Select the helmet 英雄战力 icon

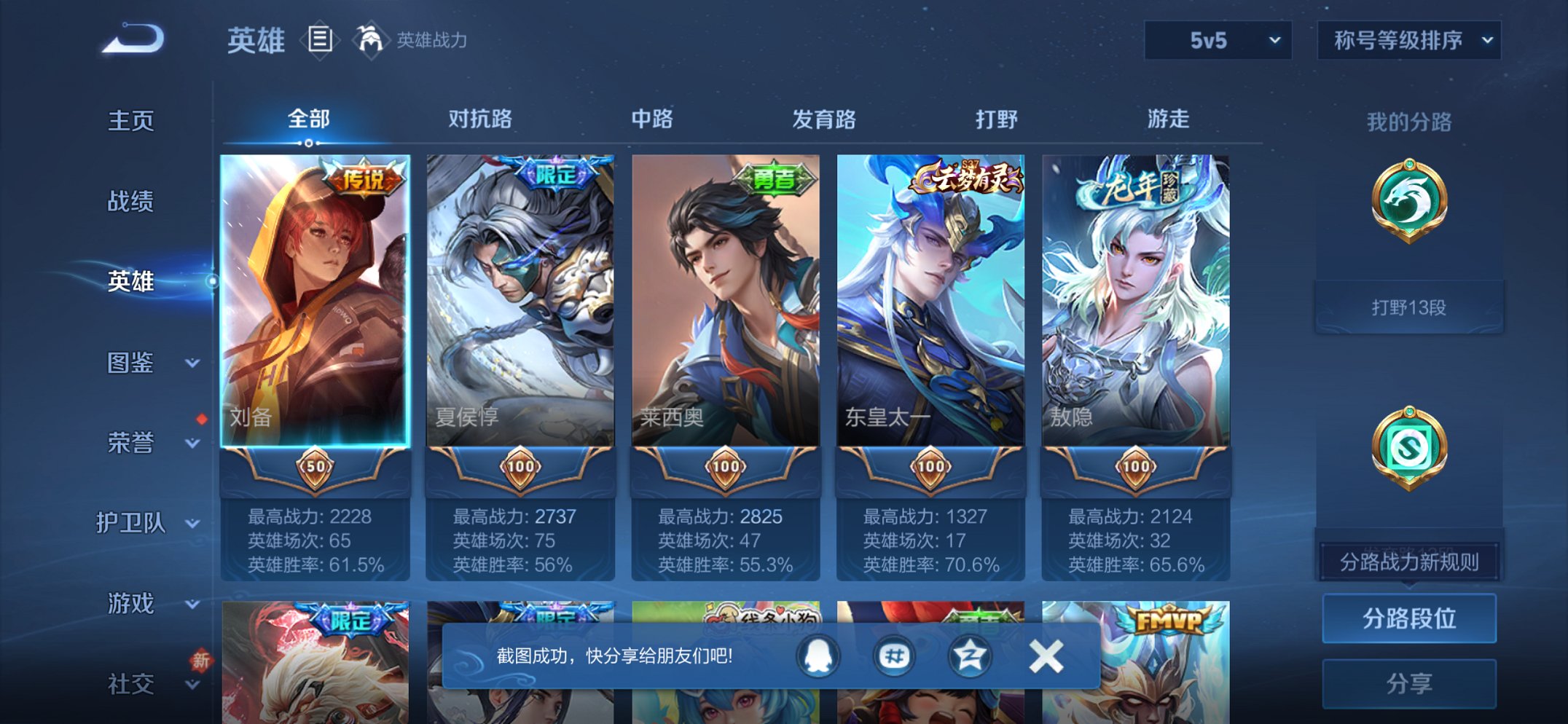click(x=370, y=40)
